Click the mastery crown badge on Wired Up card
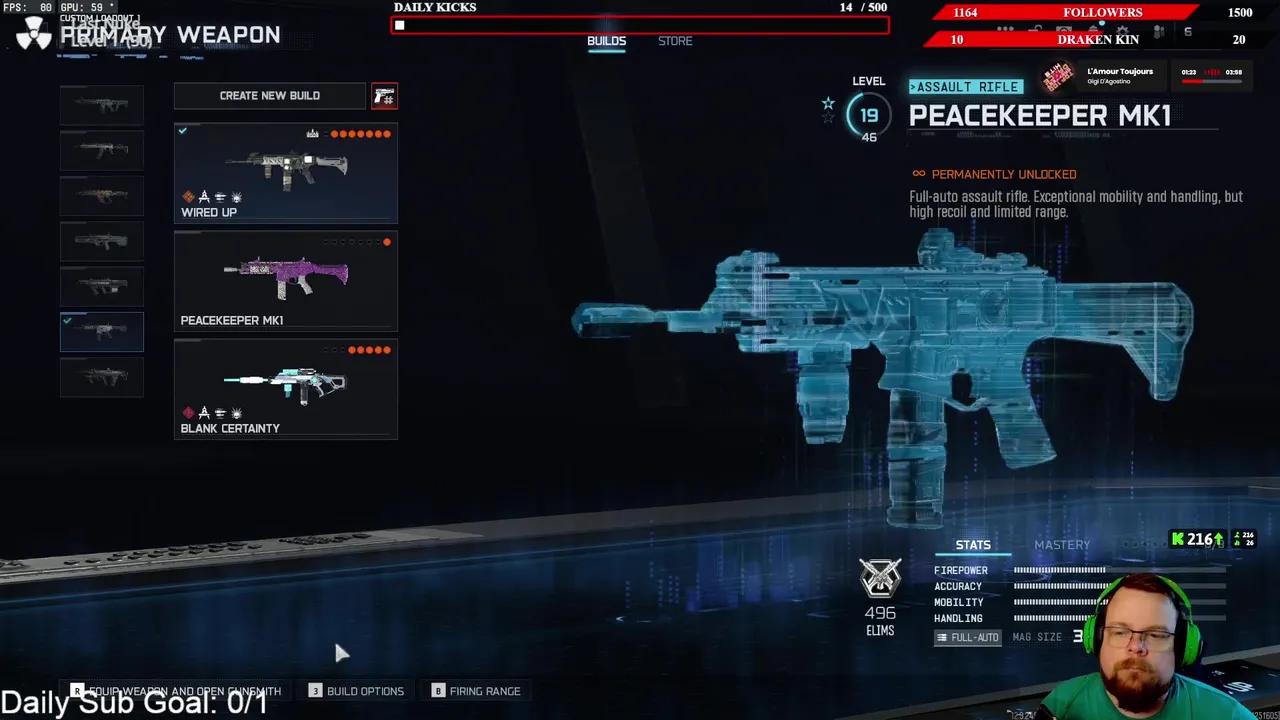The image size is (1280, 720). click(312, 133)
